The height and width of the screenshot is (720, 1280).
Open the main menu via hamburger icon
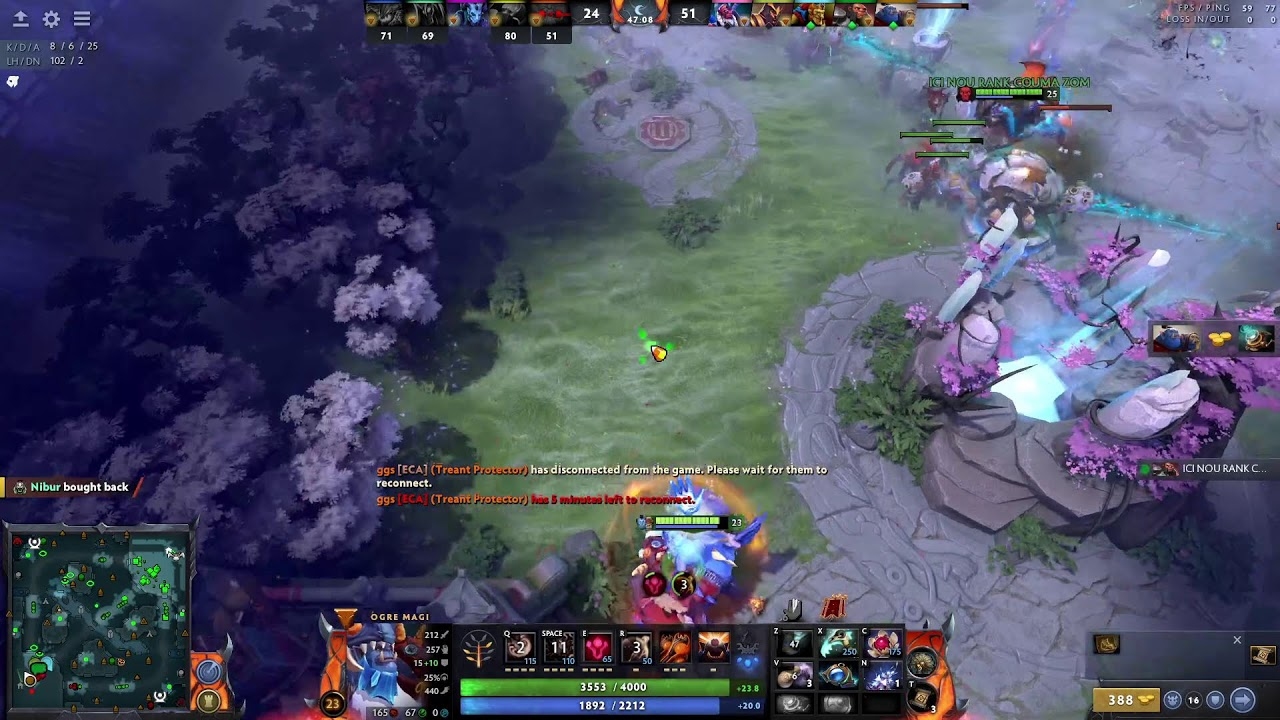click(82, 18)
